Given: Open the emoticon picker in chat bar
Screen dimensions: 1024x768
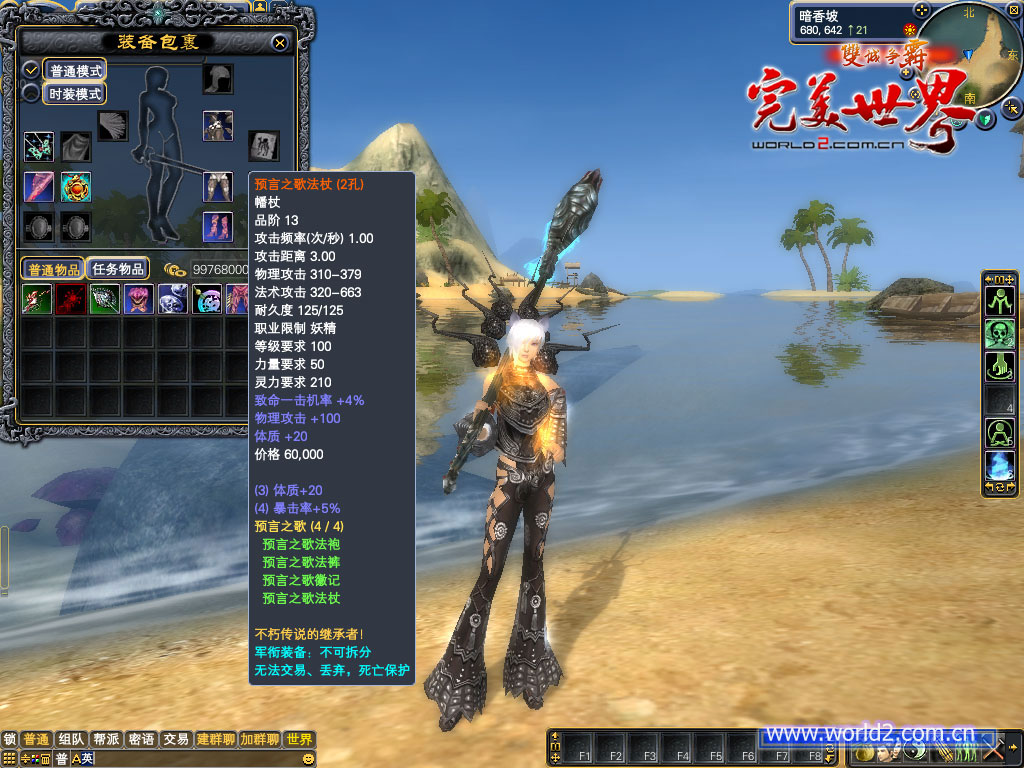Looking at the screenshot, I should point(10,759).
